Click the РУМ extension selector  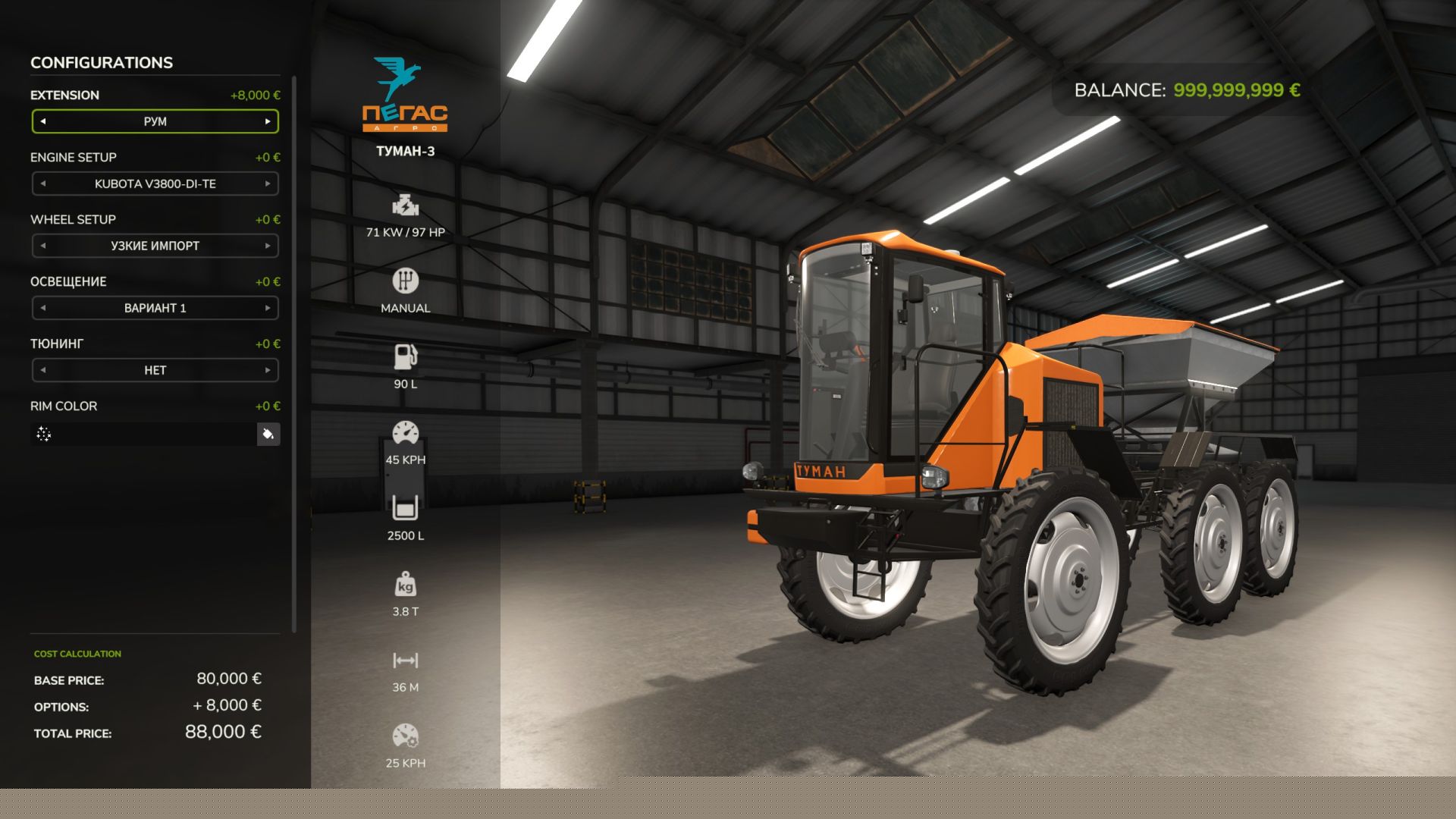click(x=155, y=121)
